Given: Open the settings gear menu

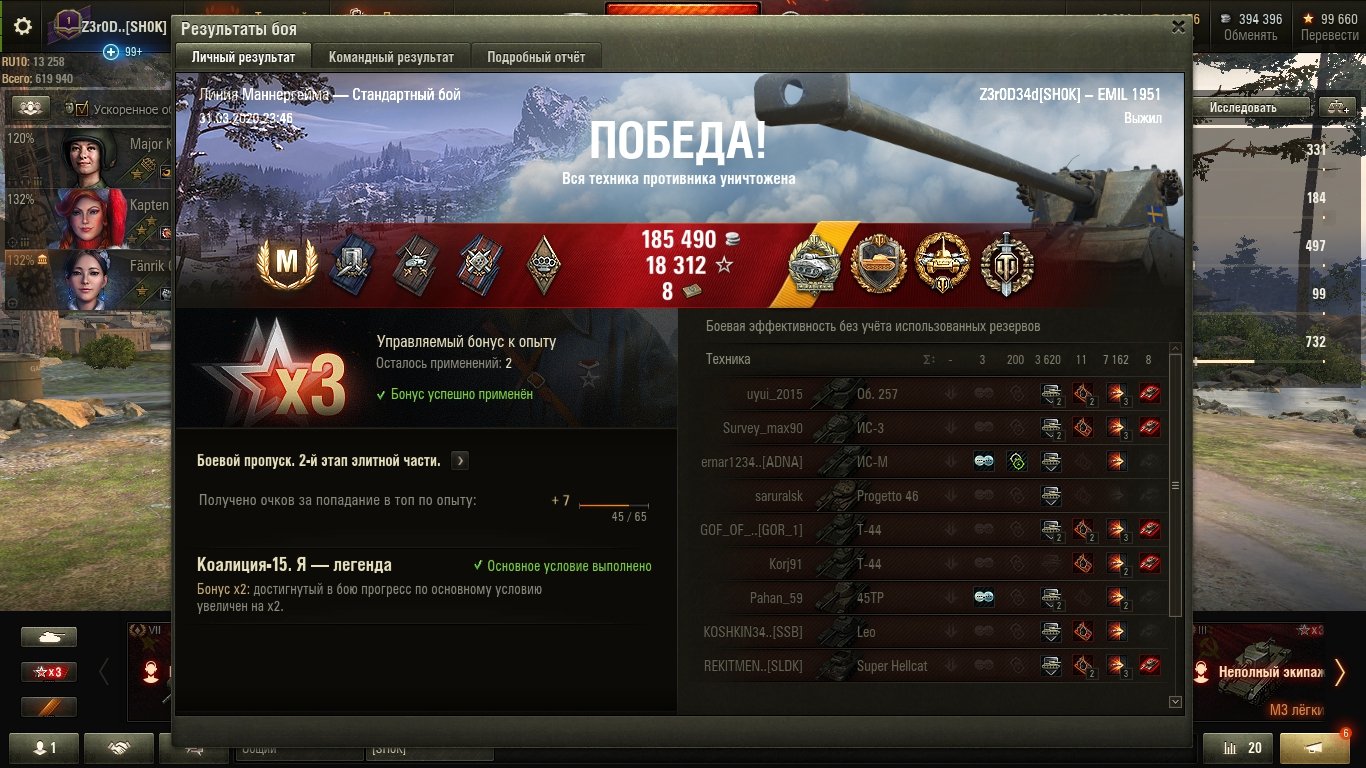Looking at the screenshot, I should [x=23, y=26].
